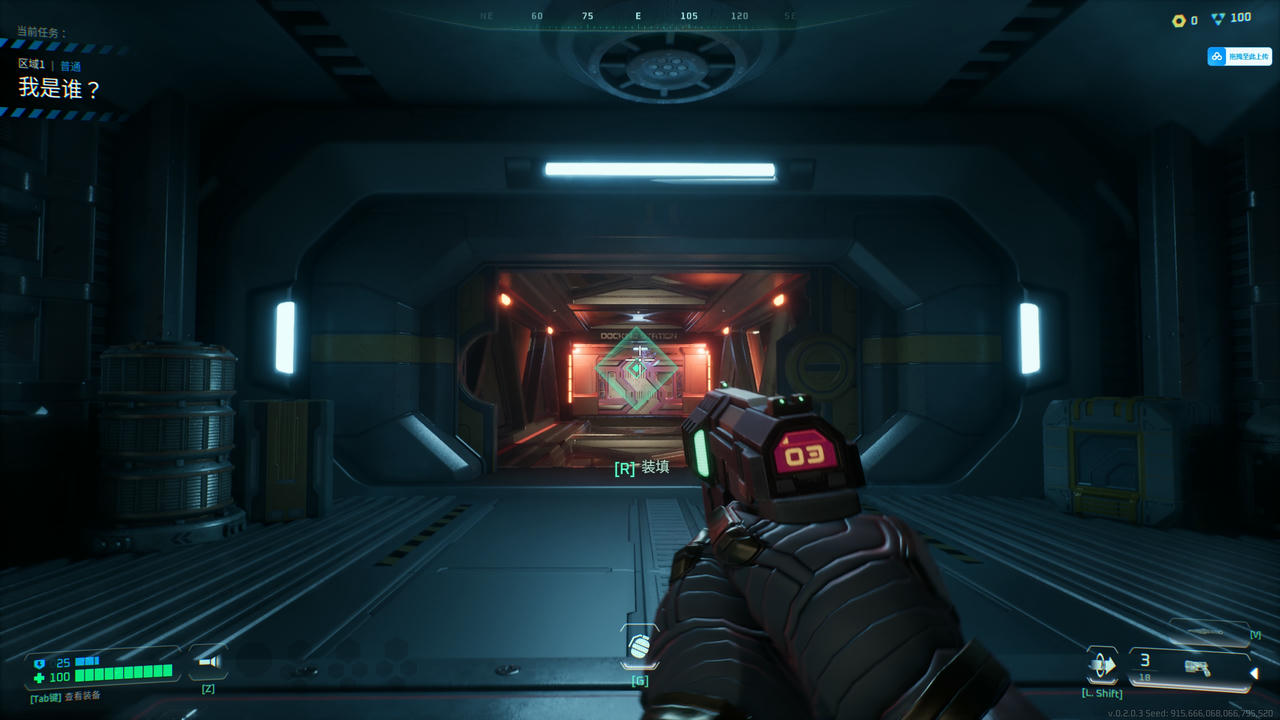Viewport: 1280px width, 720px height.
Task: Select the grenade icon
Action: pos(640,648)
